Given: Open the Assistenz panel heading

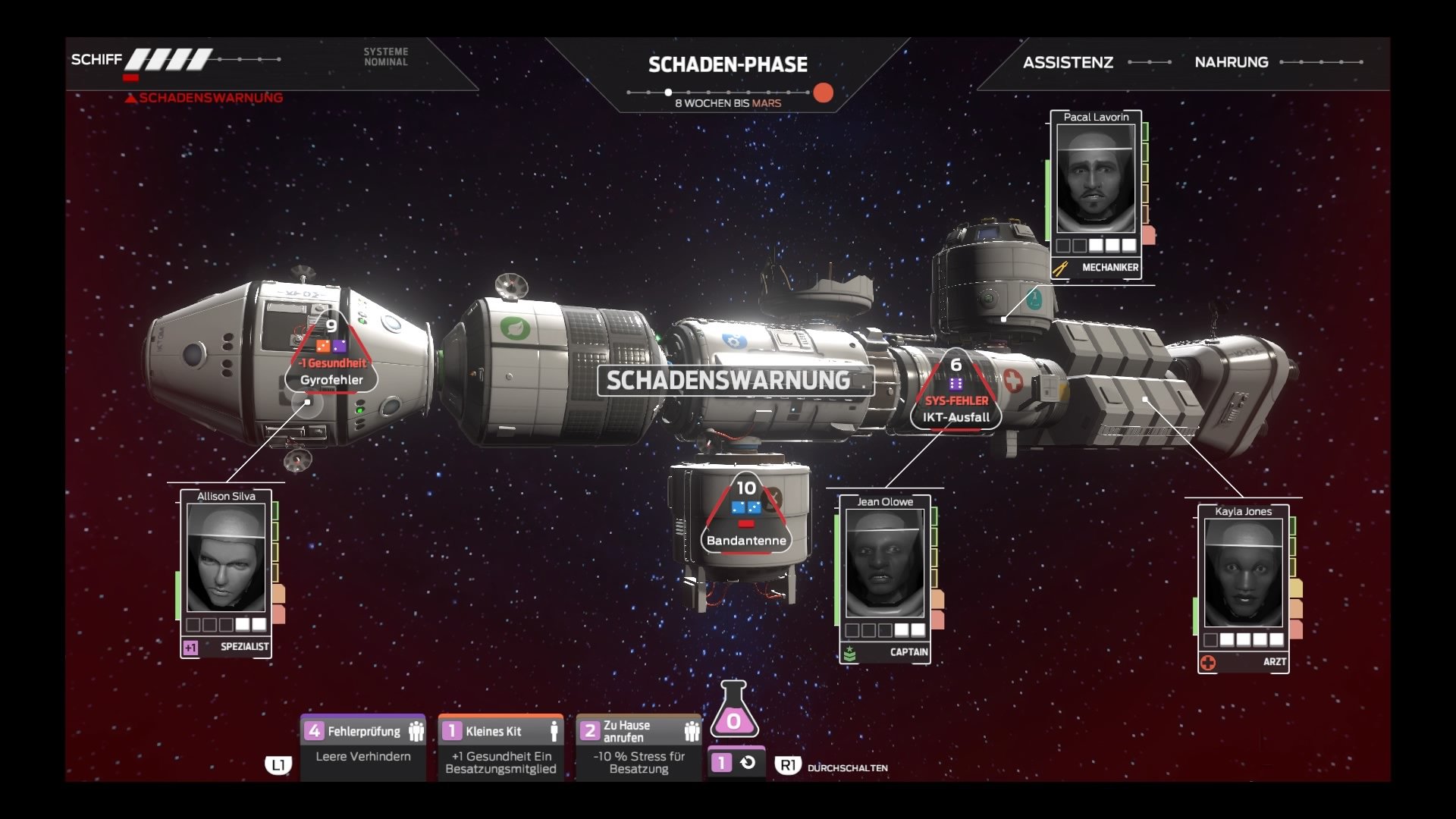Looking at the screenshot, I should 1069,63.
